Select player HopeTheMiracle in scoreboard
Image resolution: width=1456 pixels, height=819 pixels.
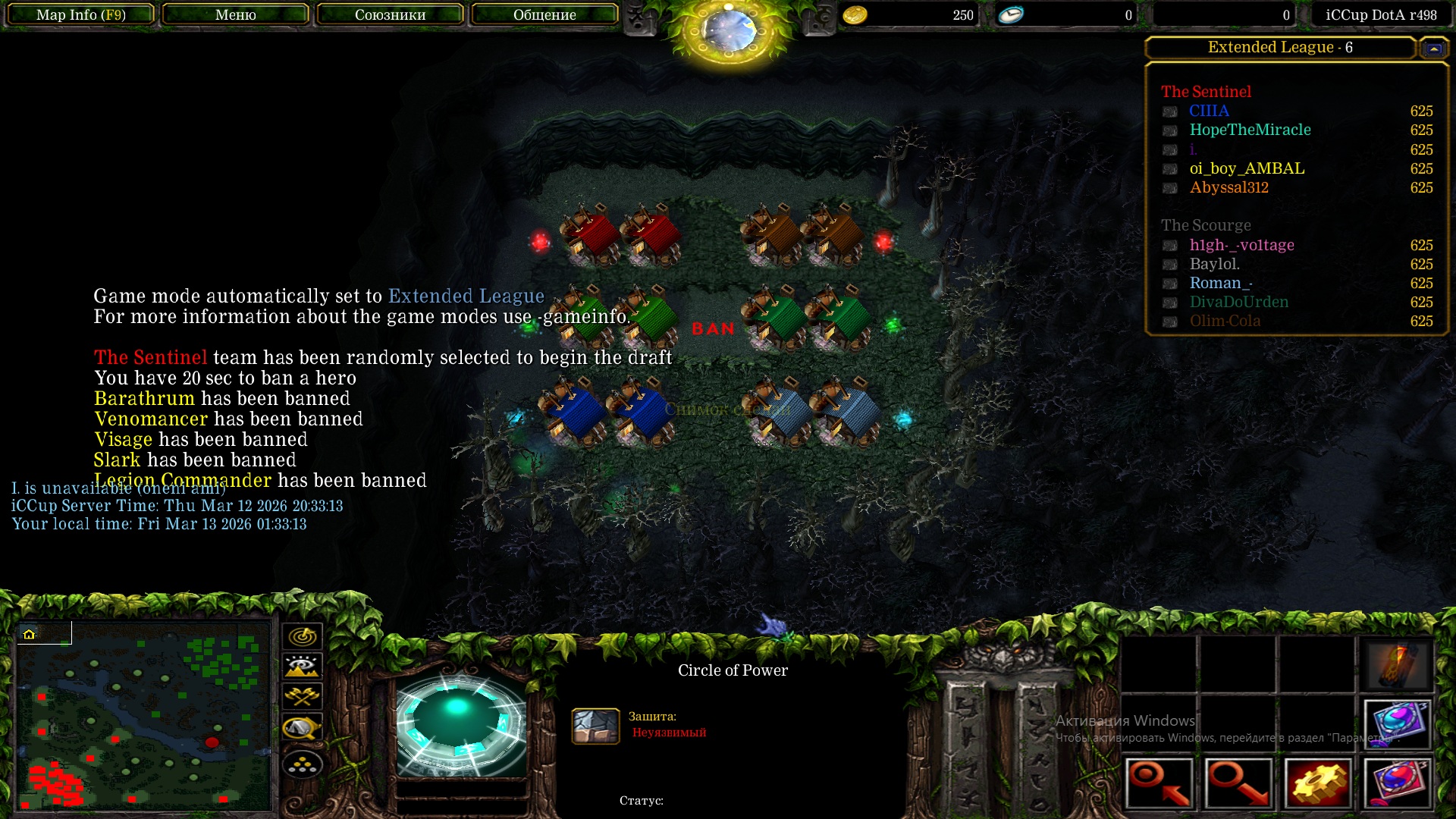pos(1250,130)
